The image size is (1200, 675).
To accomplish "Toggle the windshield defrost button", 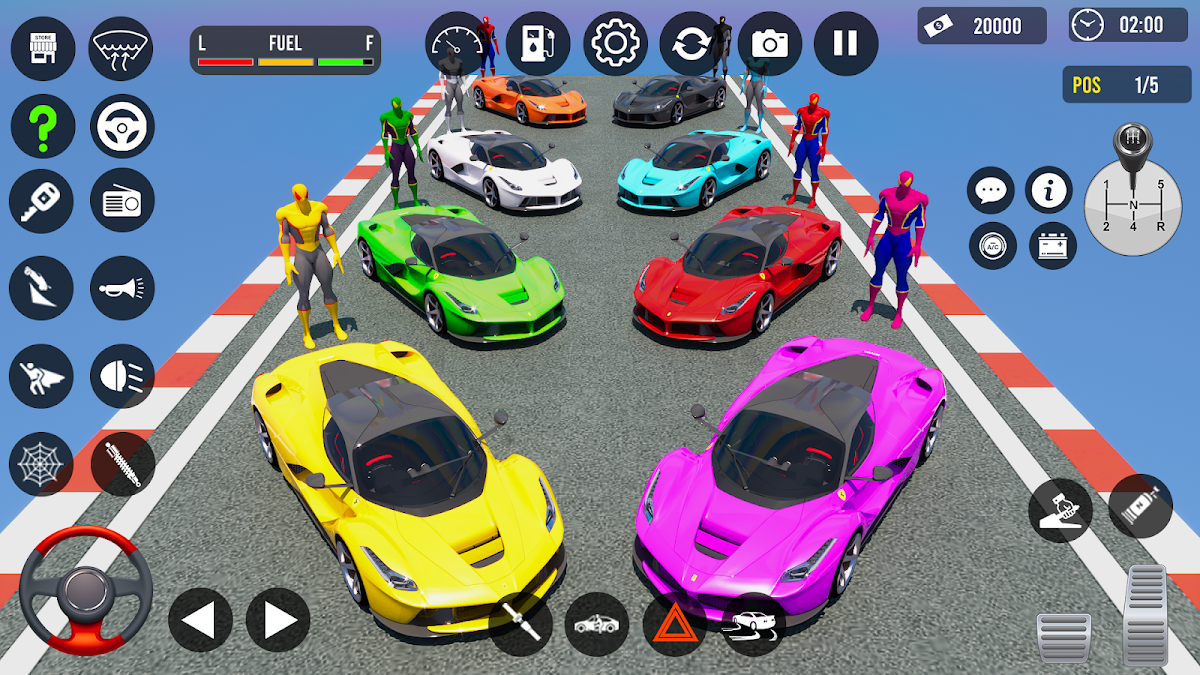I will point(121,49).
